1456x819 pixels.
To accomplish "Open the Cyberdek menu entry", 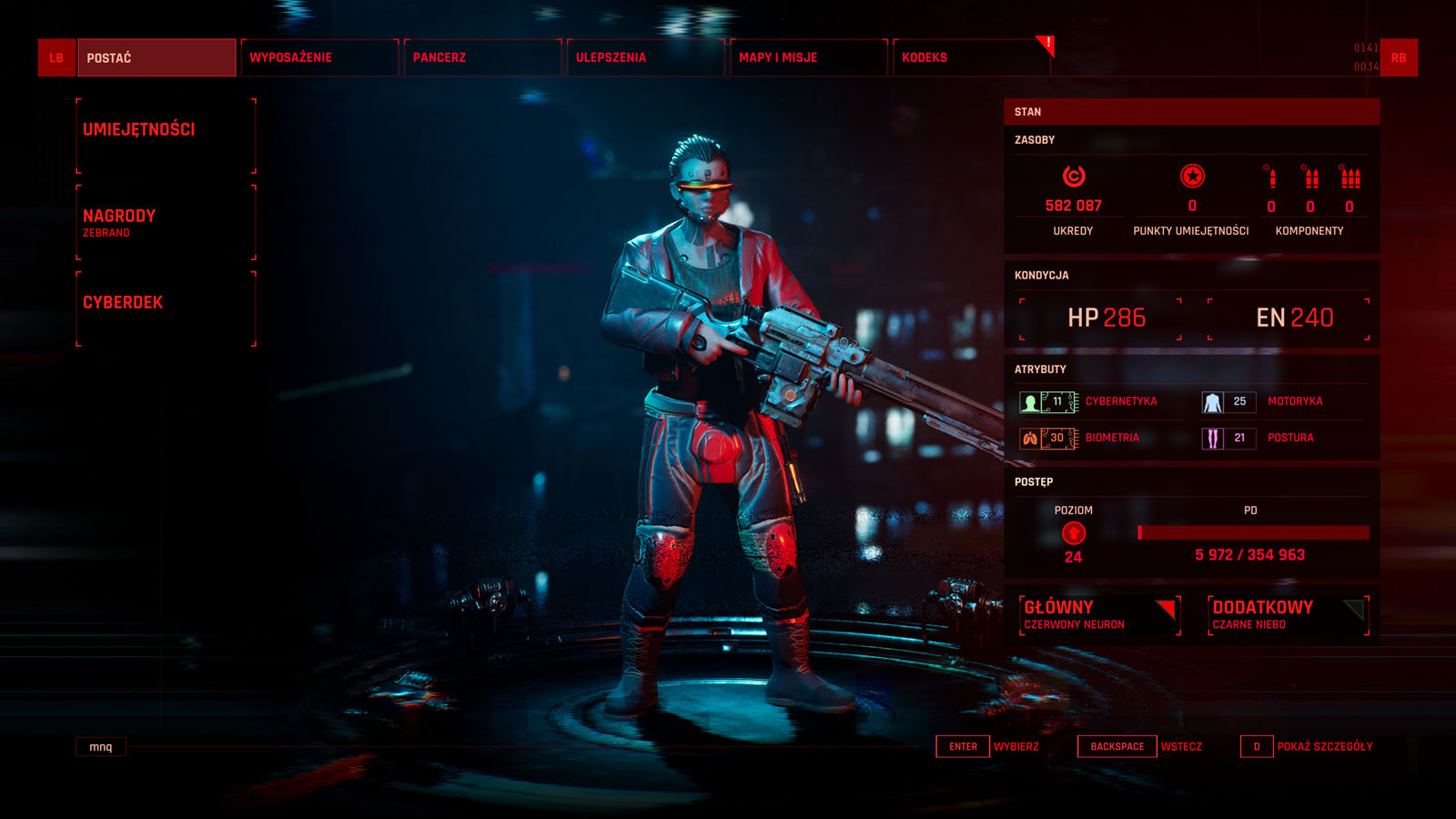I will pos(166,308).
